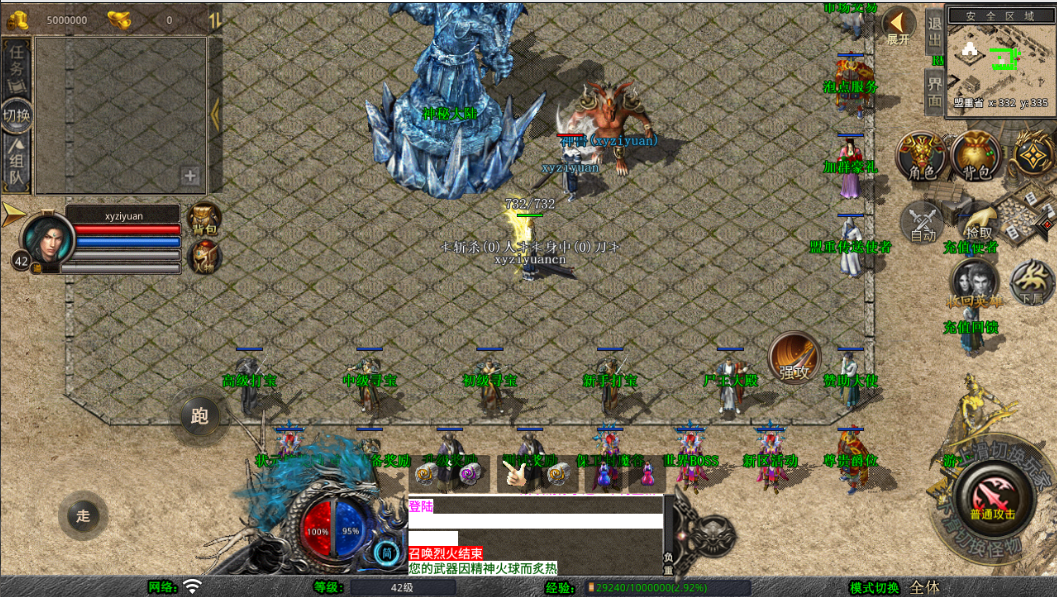1057x597 pixels.
Task: Use the 普通攻击 normal attack button
Action: 991,497
